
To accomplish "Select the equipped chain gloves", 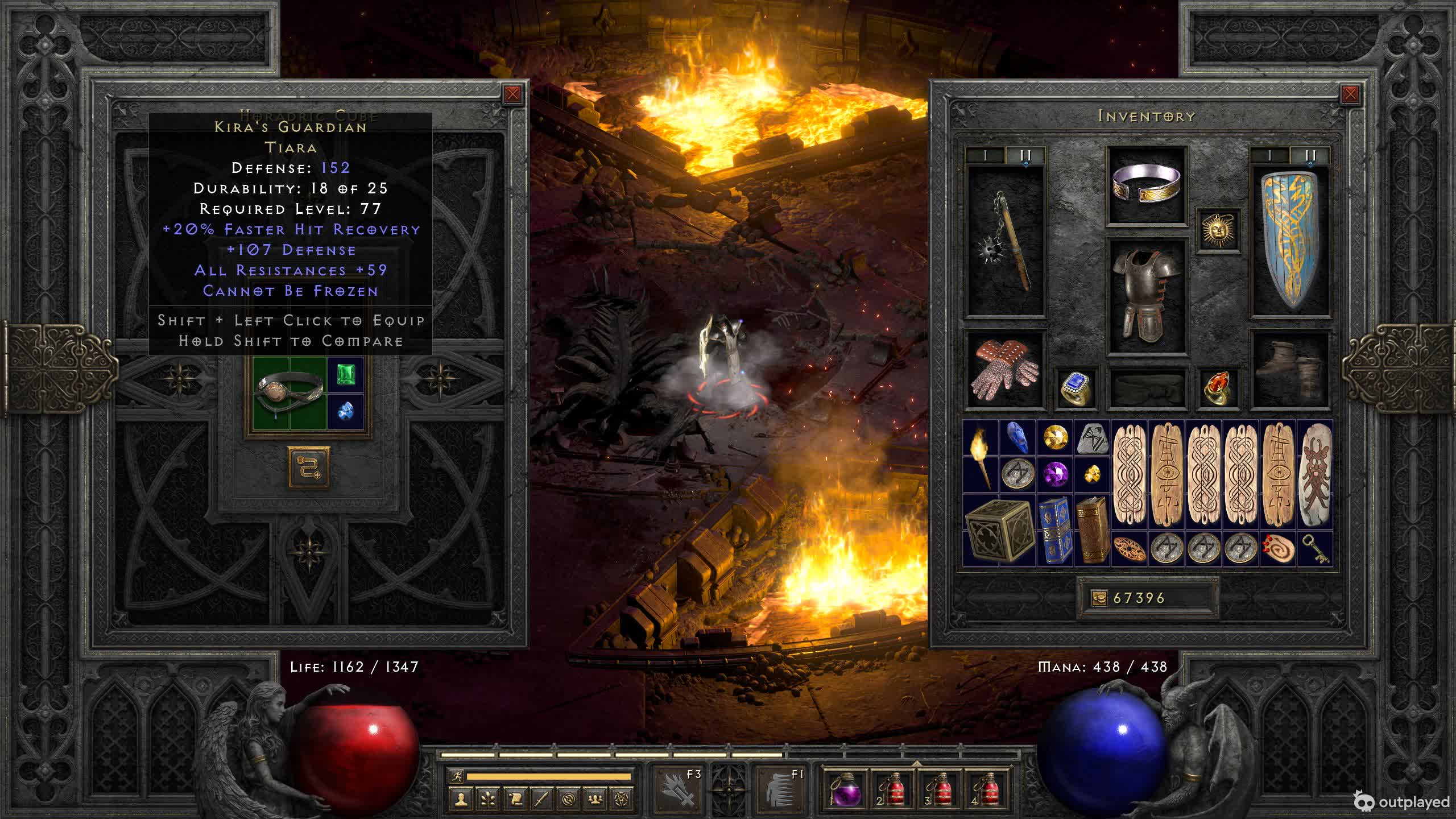I will (x=1004, y=370).
